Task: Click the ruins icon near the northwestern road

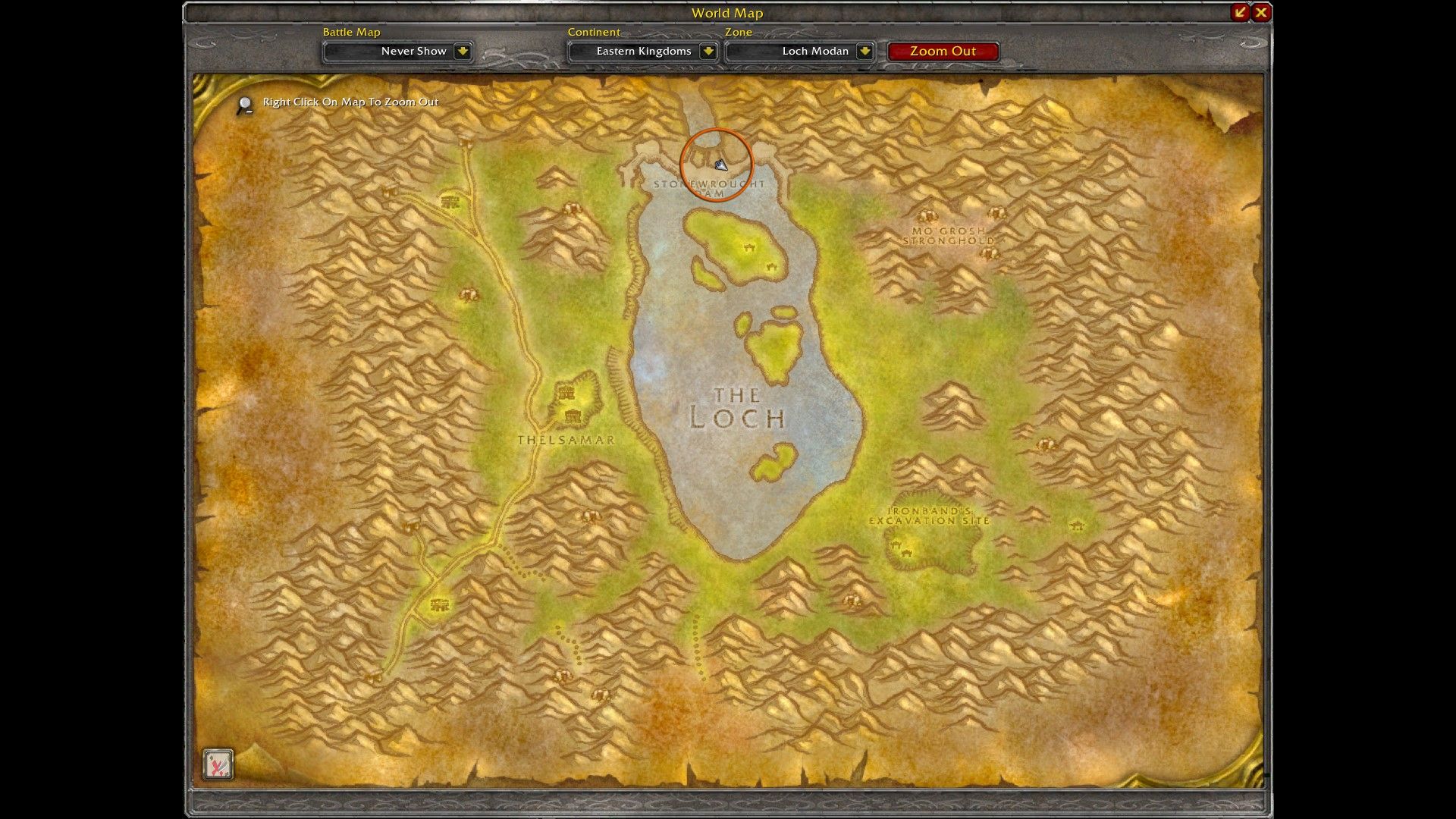Action: click(x=450, y=202)
